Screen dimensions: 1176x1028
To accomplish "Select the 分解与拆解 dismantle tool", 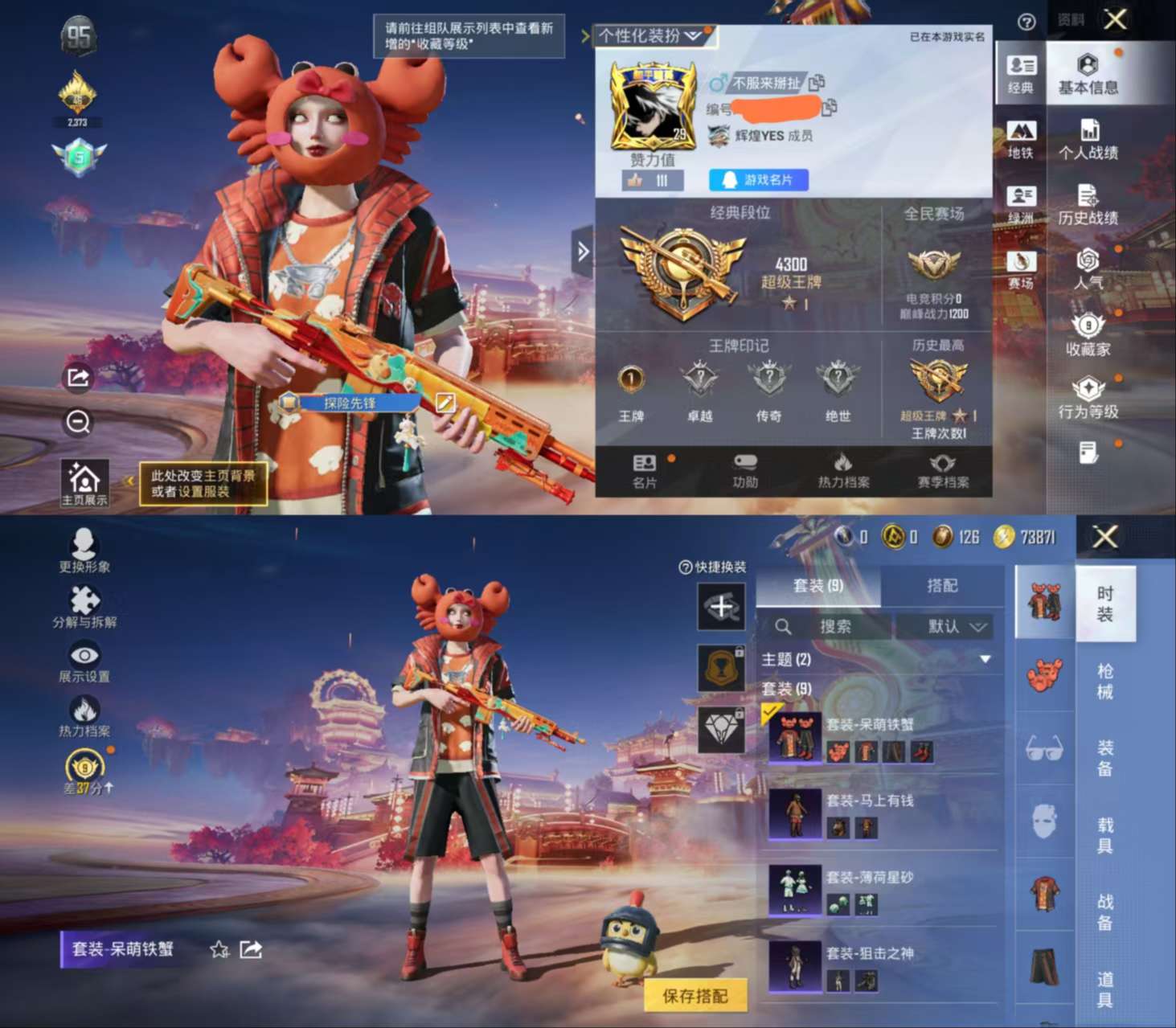I will (86, 606).
